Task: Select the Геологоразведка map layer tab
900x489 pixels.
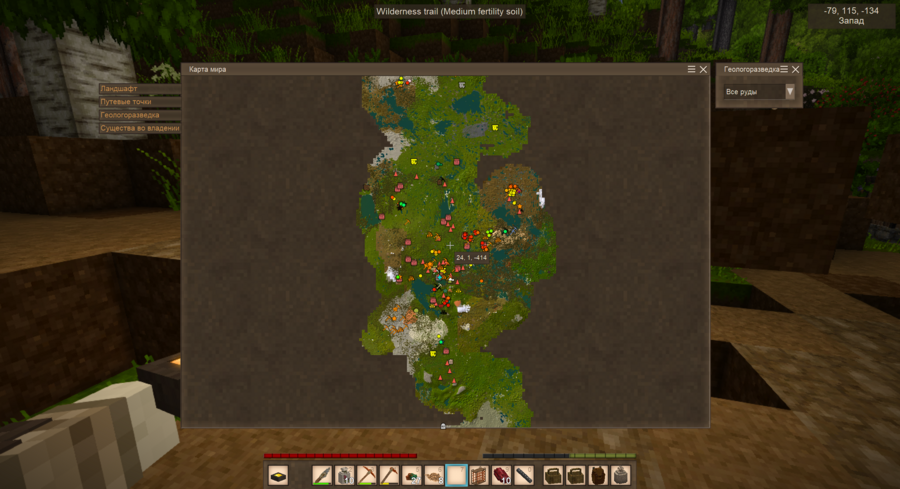Action: [x=139, y=115]
